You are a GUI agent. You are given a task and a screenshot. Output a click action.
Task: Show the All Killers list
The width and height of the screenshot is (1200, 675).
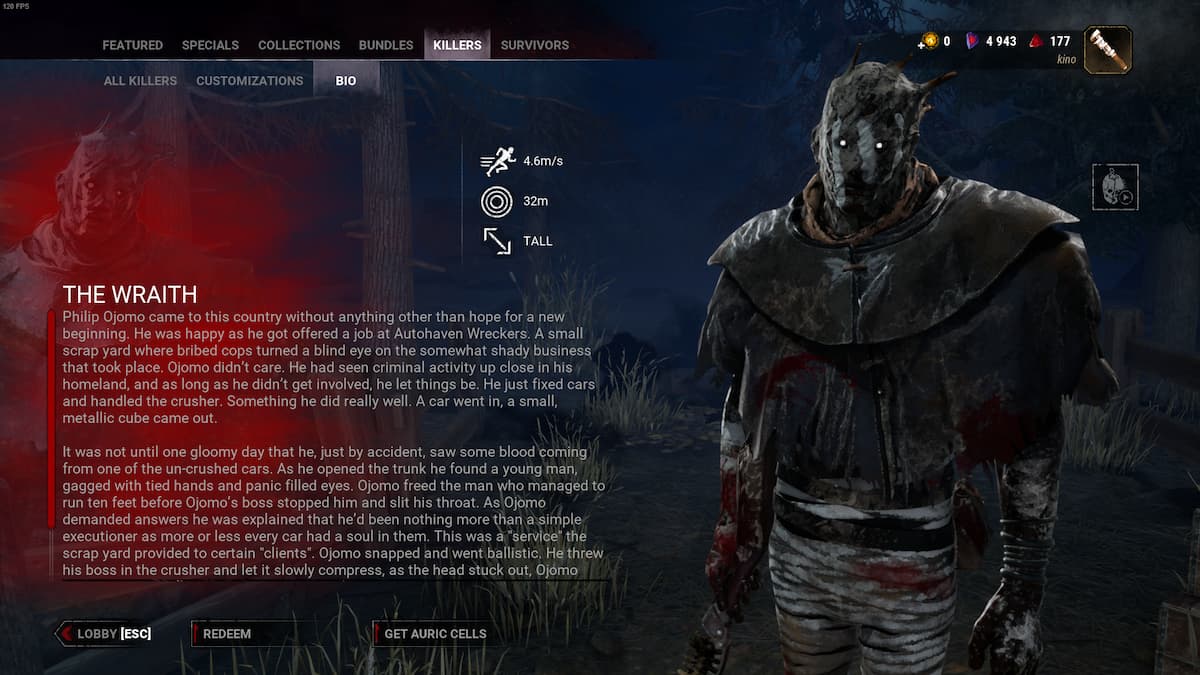point(140,81)
